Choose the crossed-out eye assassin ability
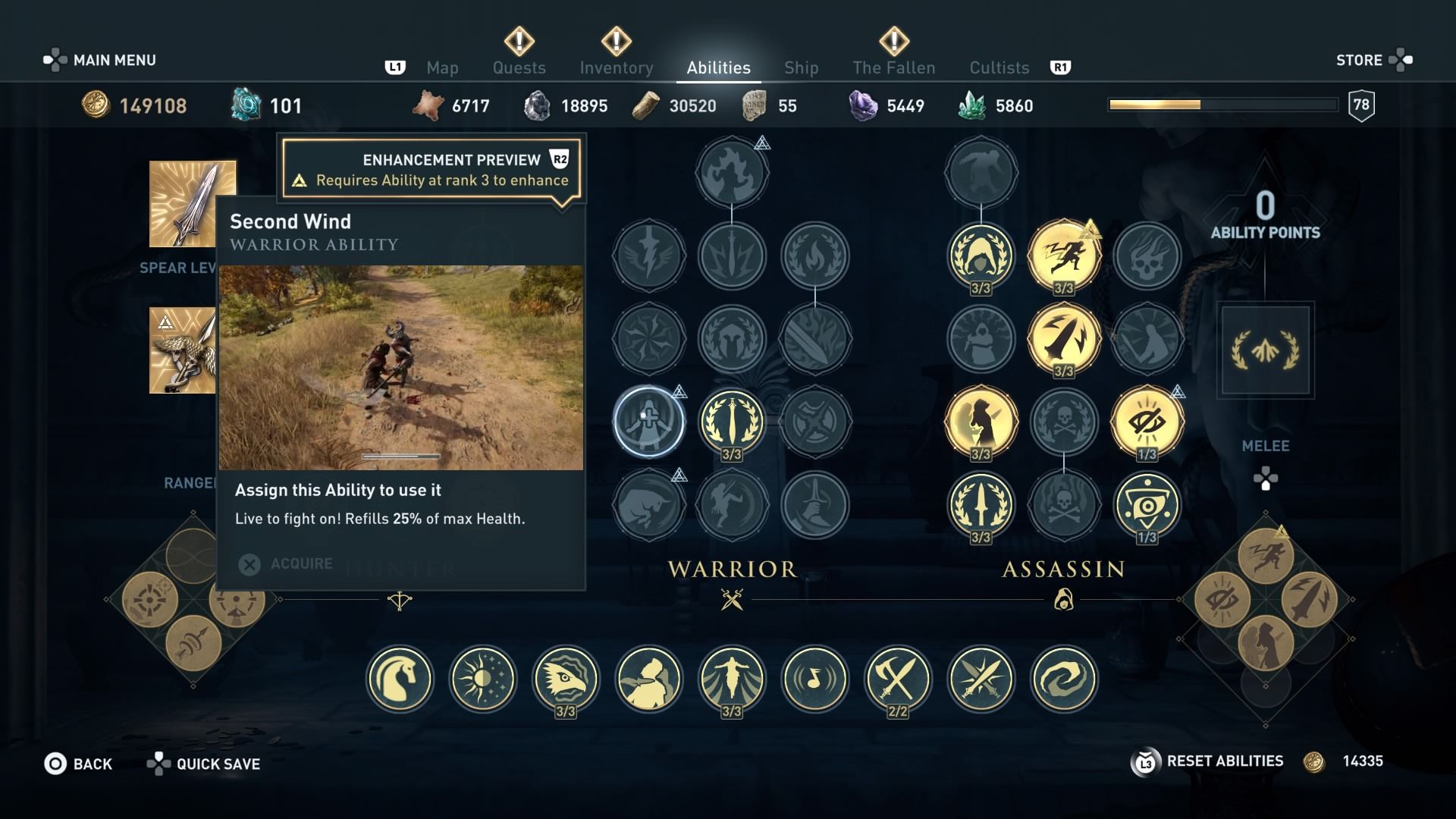Screen dimensions: 1456x819 point(1147,421)
